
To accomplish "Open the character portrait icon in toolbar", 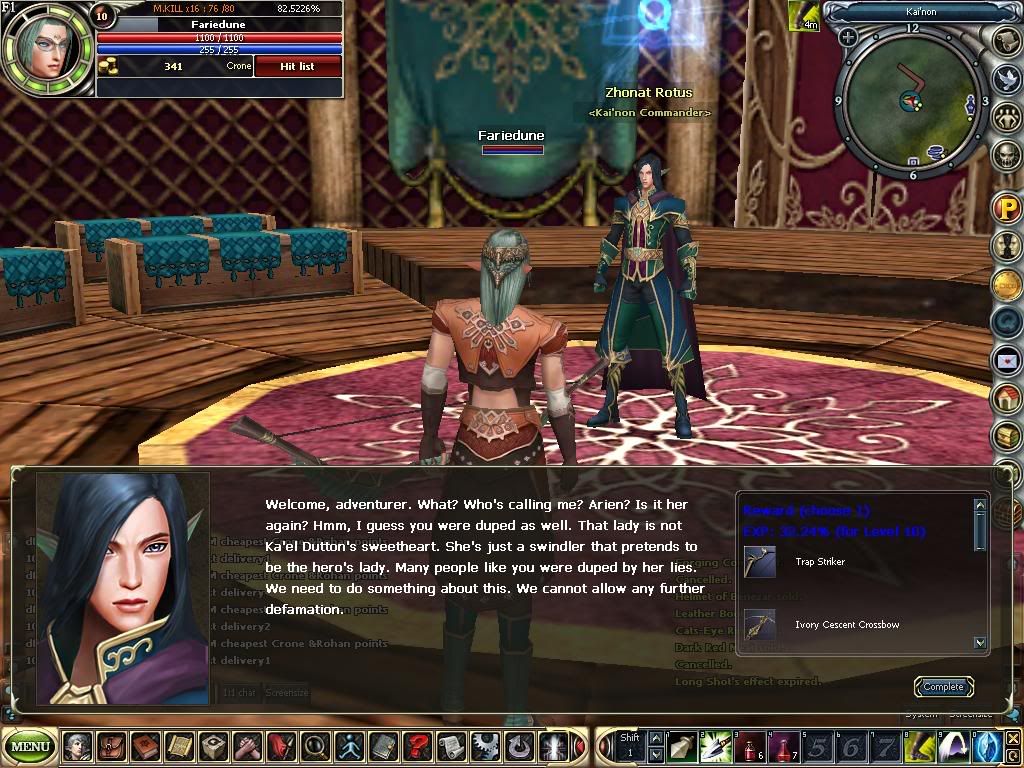I will pos(77,746).
